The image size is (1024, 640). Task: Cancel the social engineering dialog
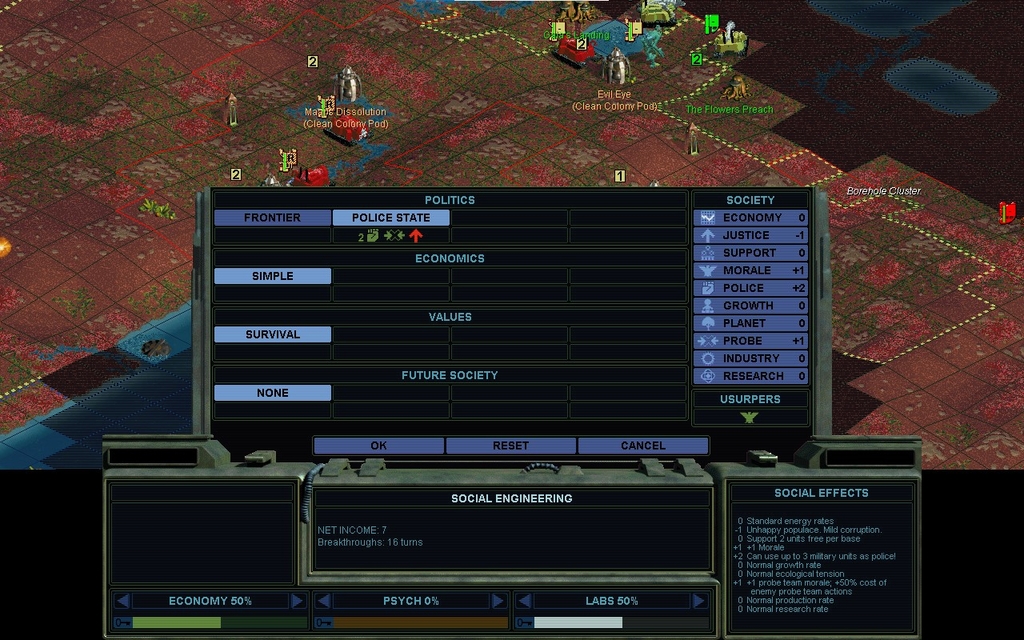pyautogui.click(x=642, y=446)
